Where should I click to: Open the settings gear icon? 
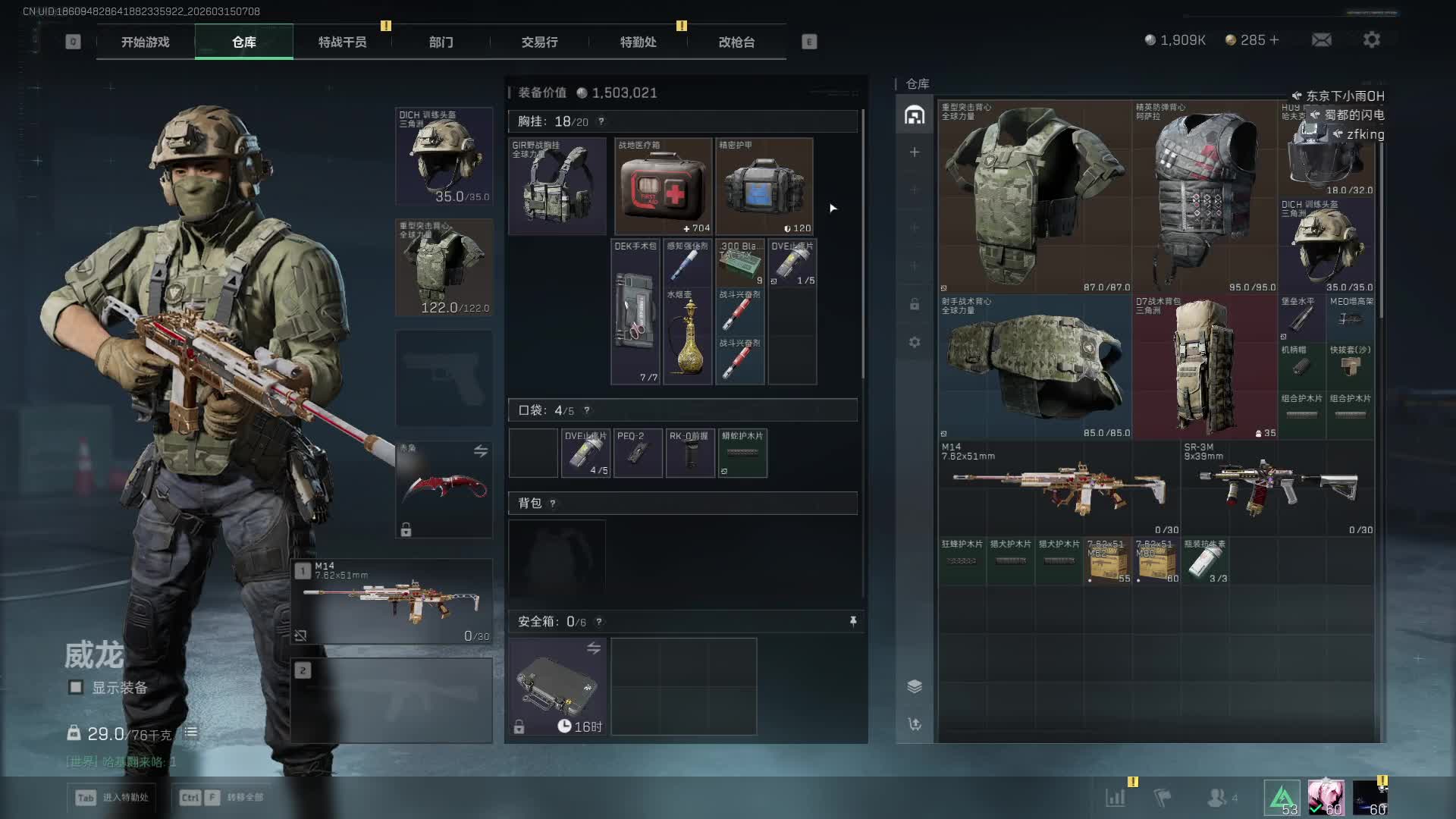[1371, 39]
